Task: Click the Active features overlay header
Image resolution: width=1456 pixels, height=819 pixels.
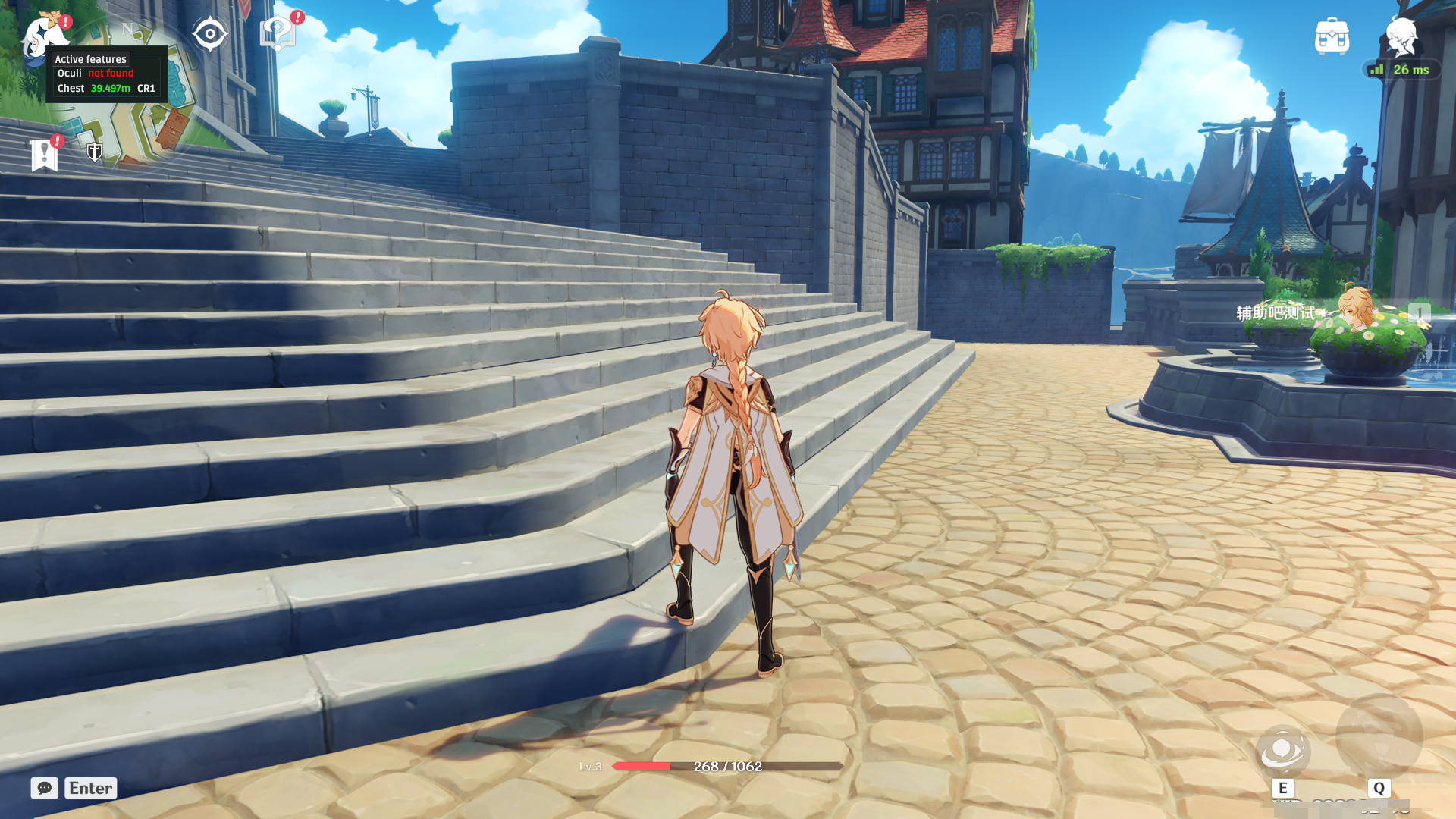Action: (x=90, y=59)
